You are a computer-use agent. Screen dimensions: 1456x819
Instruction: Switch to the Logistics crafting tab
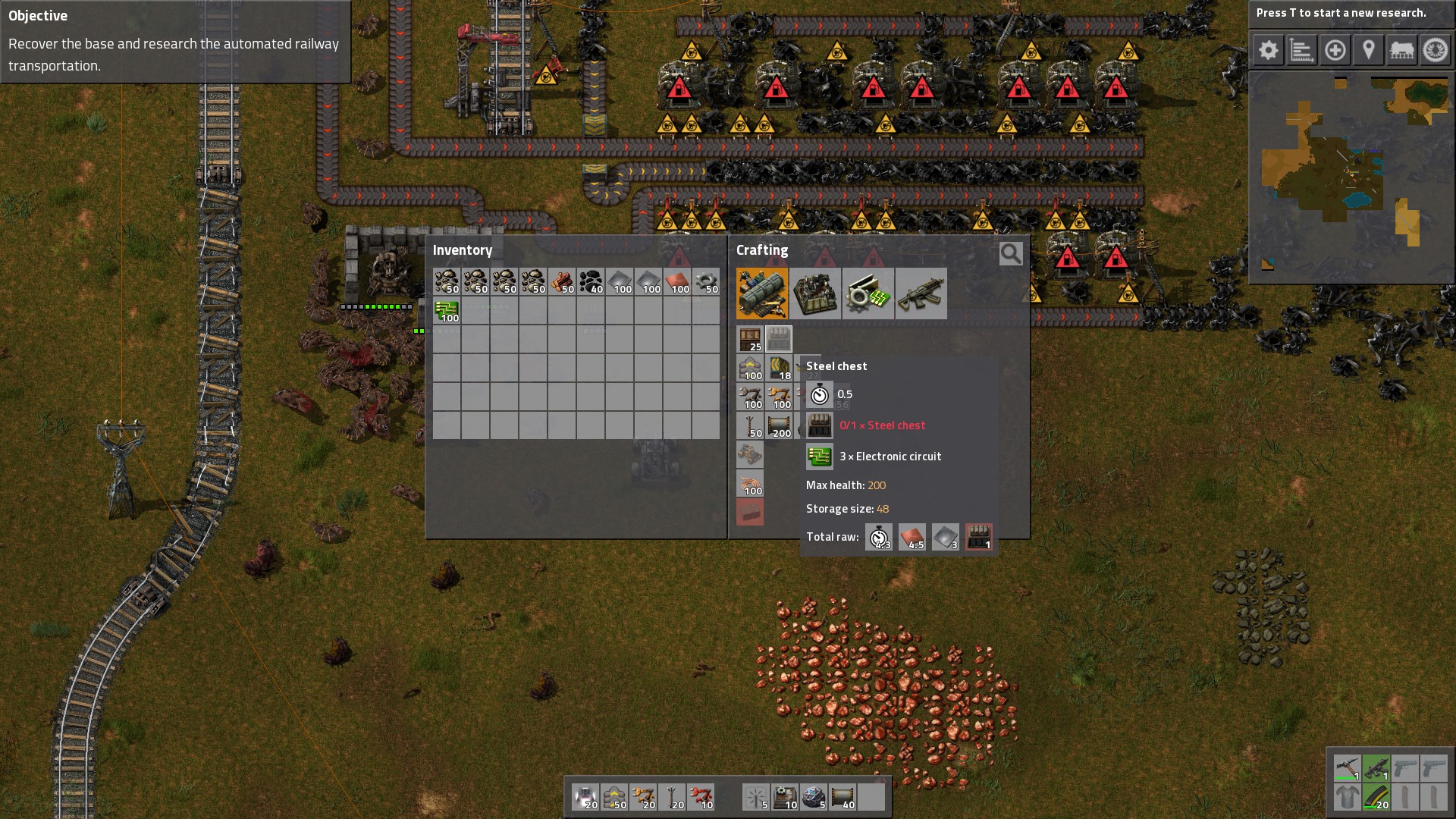click(x=762, y=293)
